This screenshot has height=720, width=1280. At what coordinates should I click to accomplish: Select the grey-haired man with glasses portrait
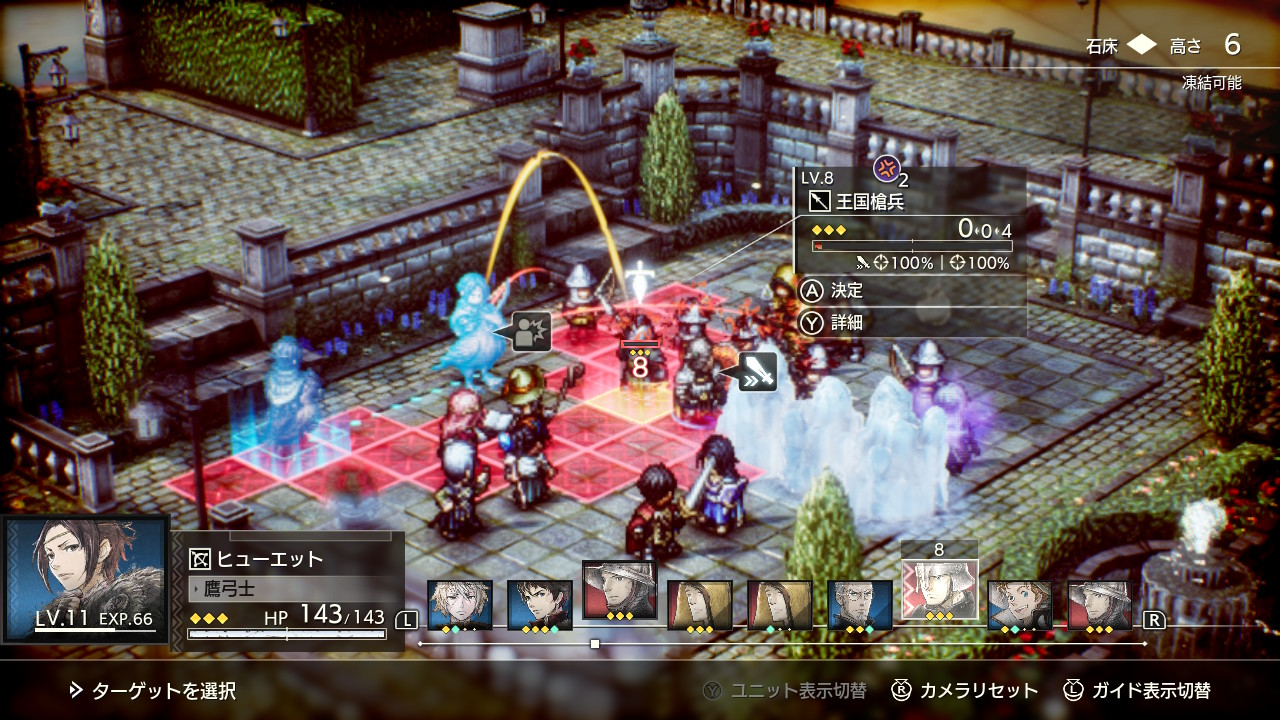859,604
